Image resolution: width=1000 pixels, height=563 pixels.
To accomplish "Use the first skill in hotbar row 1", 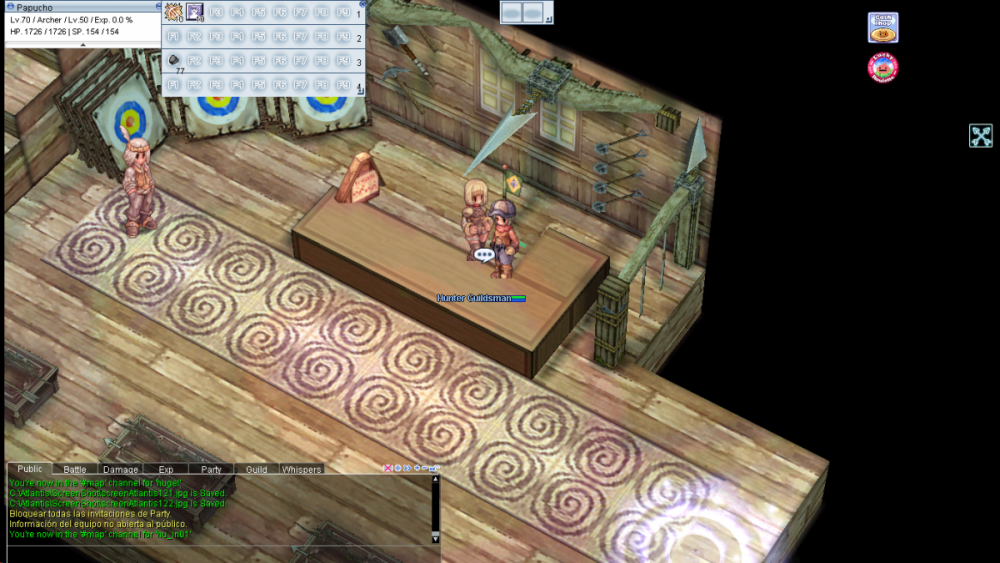I will [x=173, y=13].
